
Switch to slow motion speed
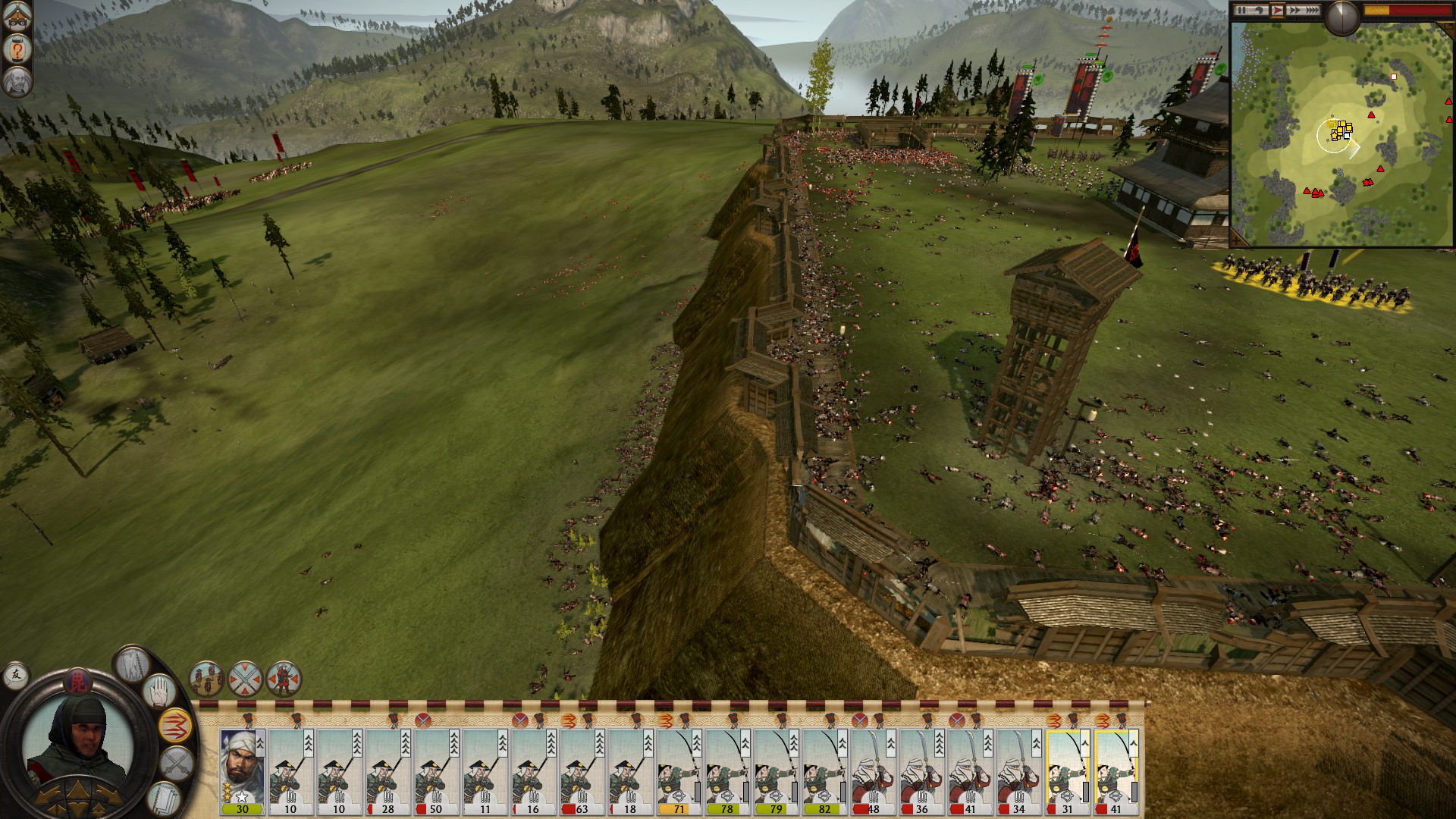coord(1259,11)
